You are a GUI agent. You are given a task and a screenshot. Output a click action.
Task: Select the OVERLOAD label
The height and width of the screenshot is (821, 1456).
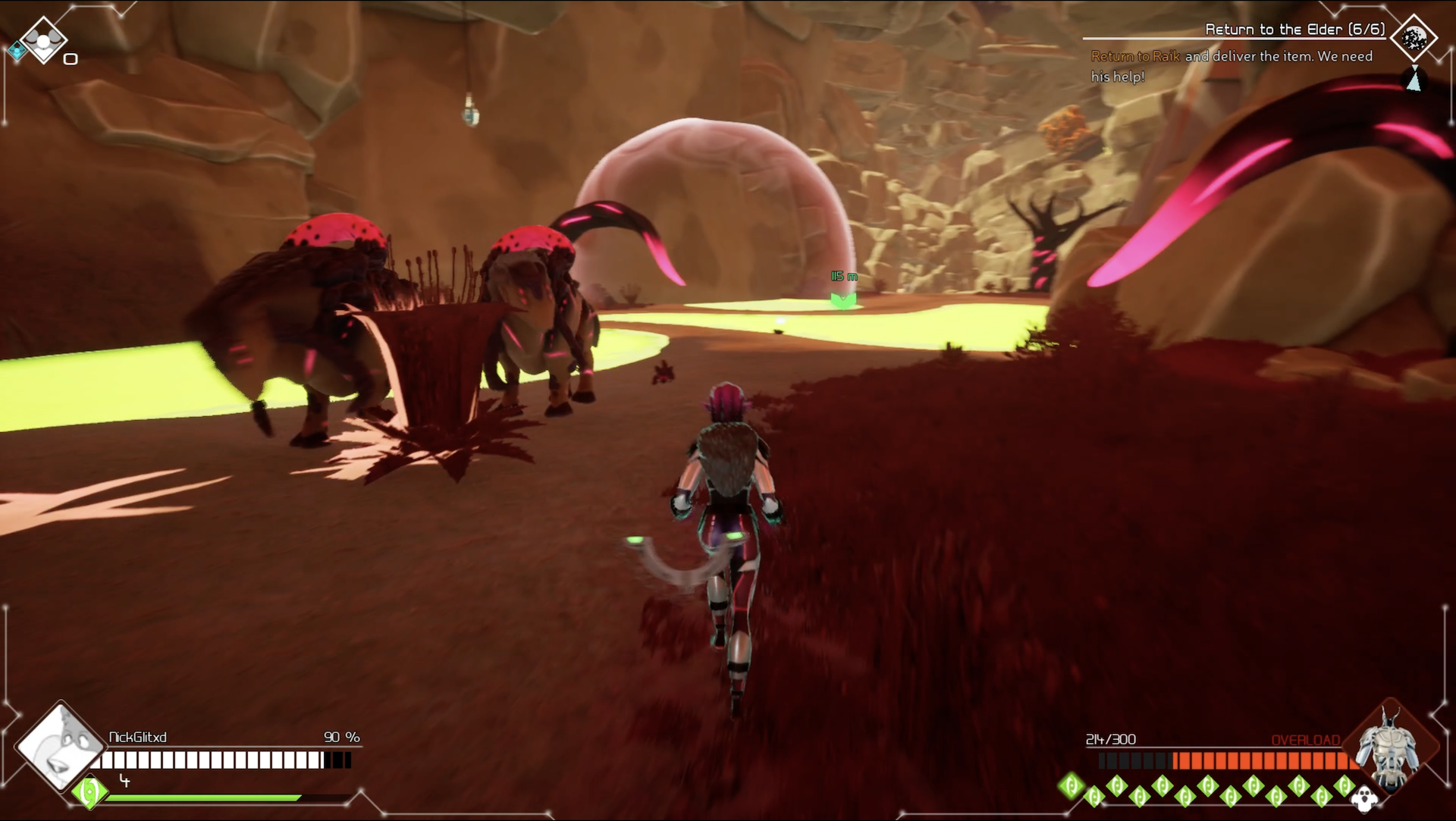1306,739
